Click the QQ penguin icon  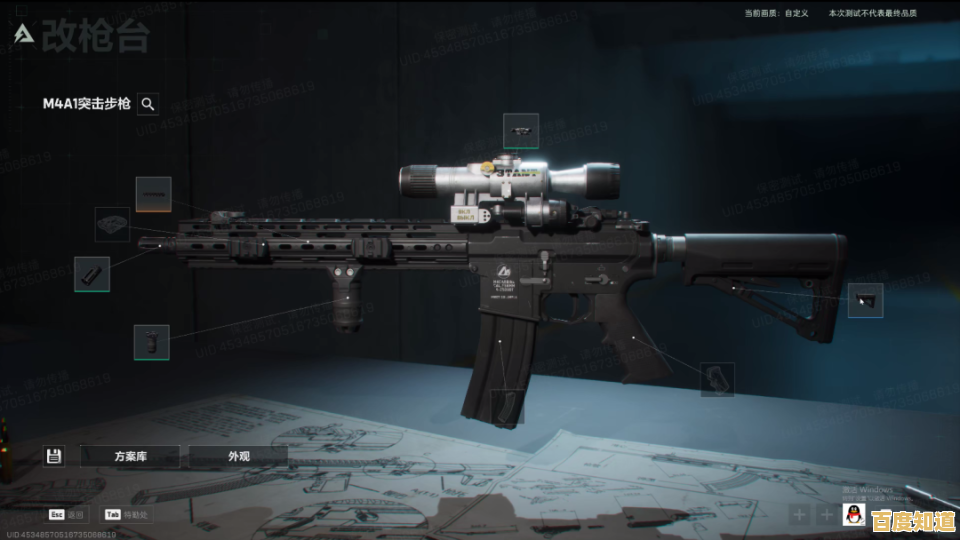[853, 515]
